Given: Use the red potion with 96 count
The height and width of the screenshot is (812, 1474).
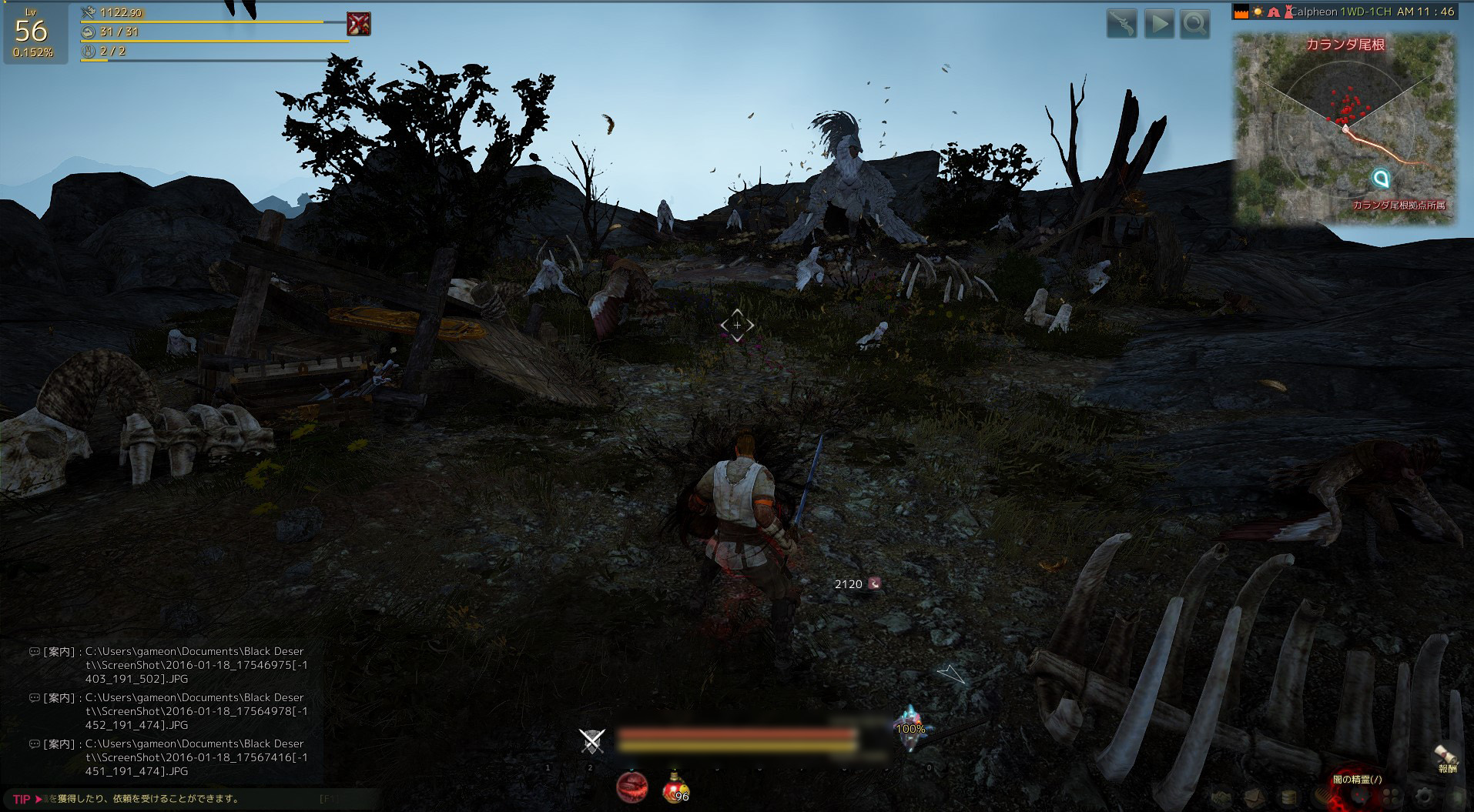Looking at the screenshot, I should [675, 787].
